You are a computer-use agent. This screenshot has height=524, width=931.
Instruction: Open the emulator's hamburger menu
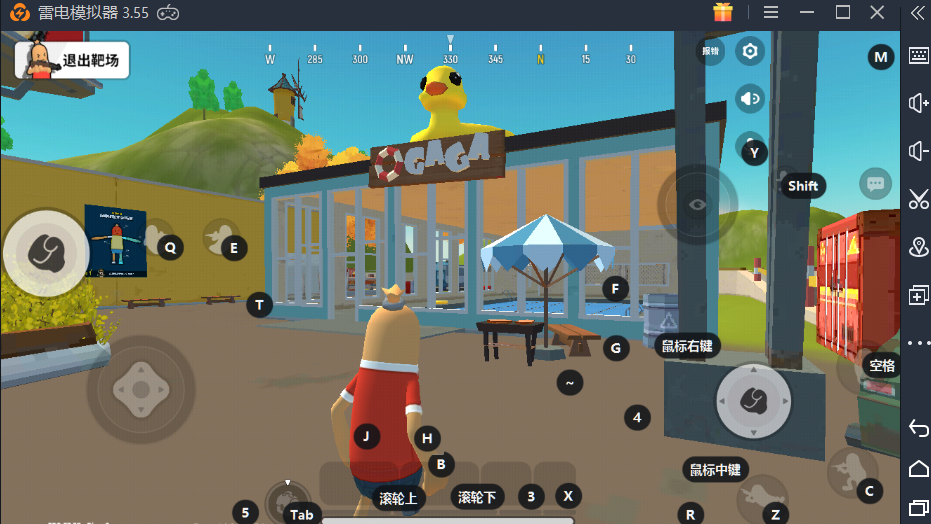click(771, 12)
